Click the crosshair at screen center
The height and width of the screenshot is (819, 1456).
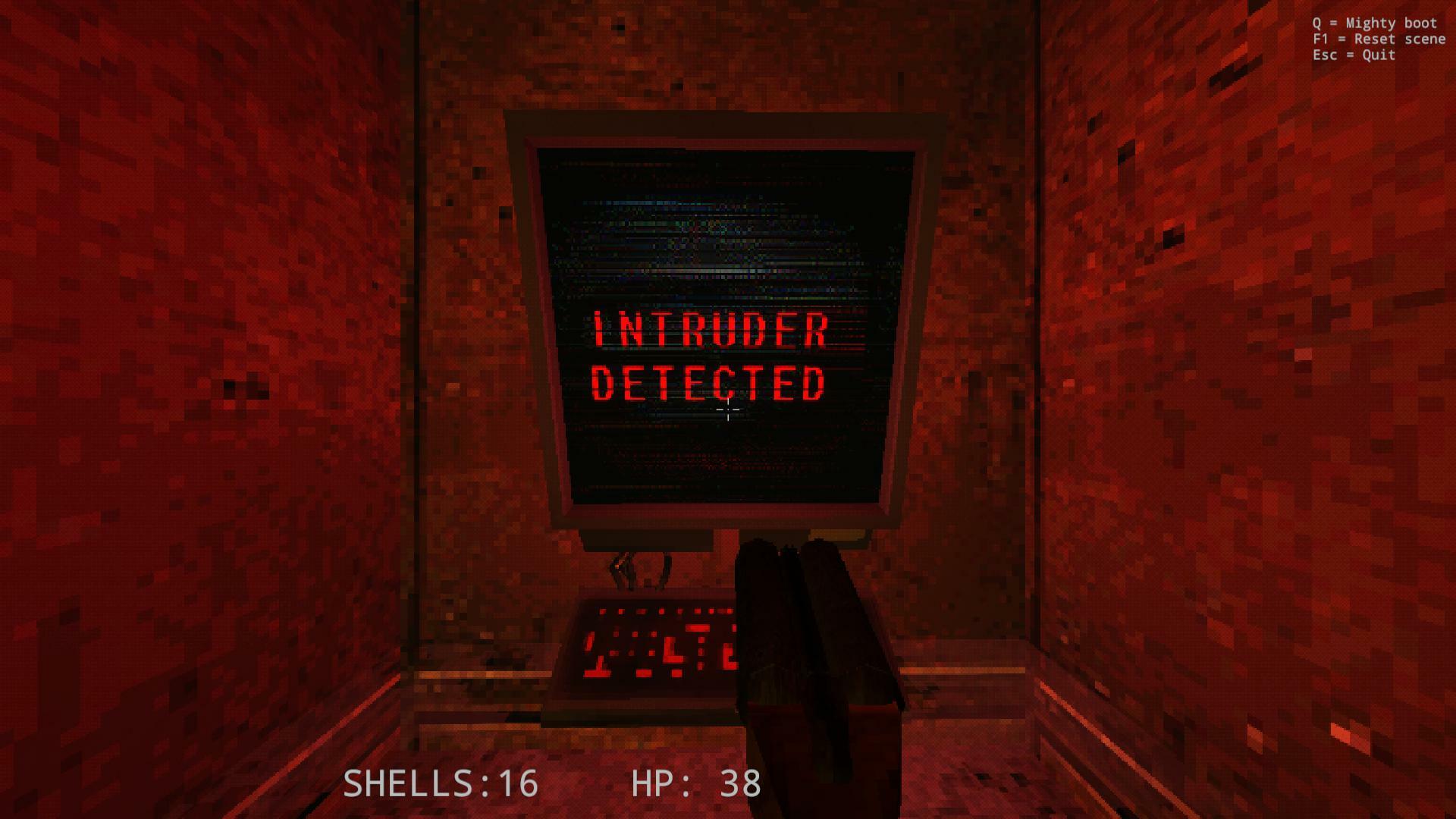(x=726, y=410)
